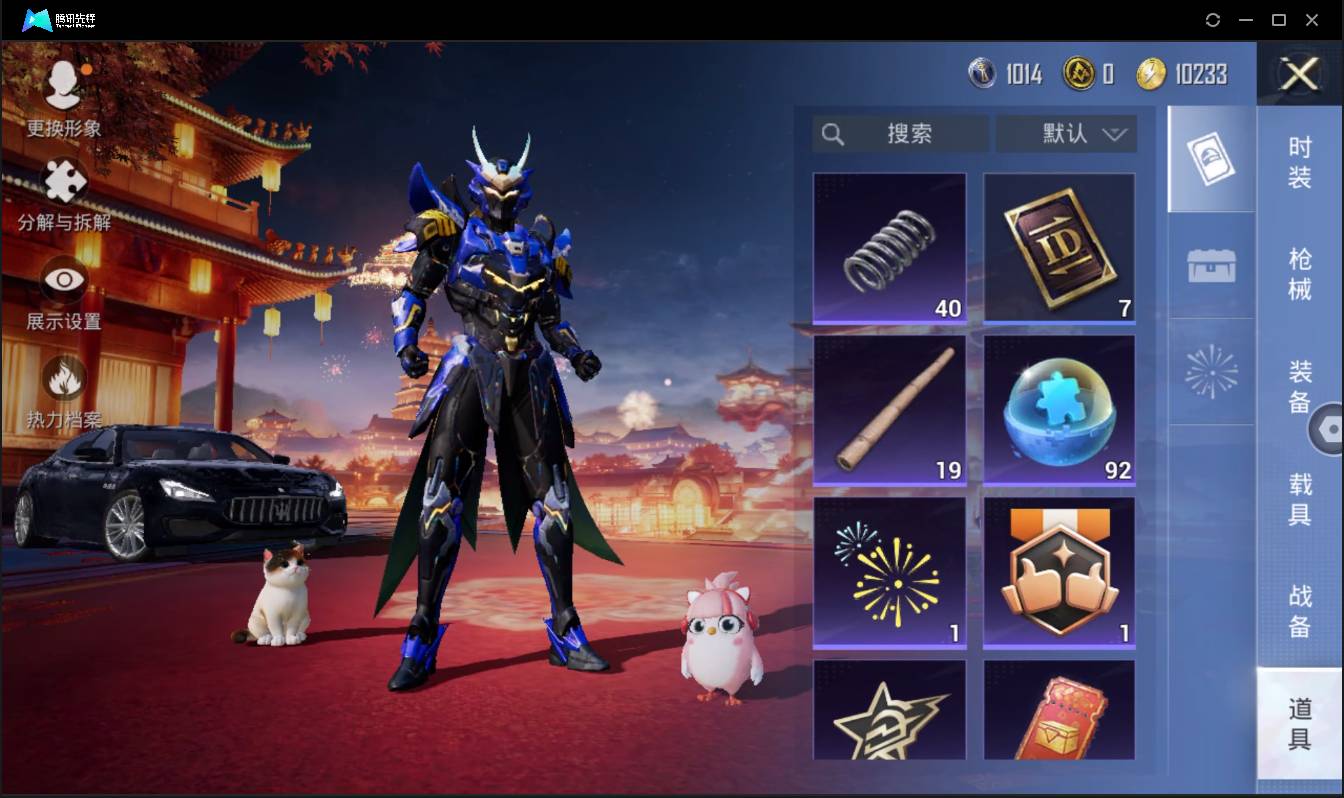Select the spring item with quantity 40
Image resolution: width=1344 pixels, height=798 pixels.
point(889,247)
